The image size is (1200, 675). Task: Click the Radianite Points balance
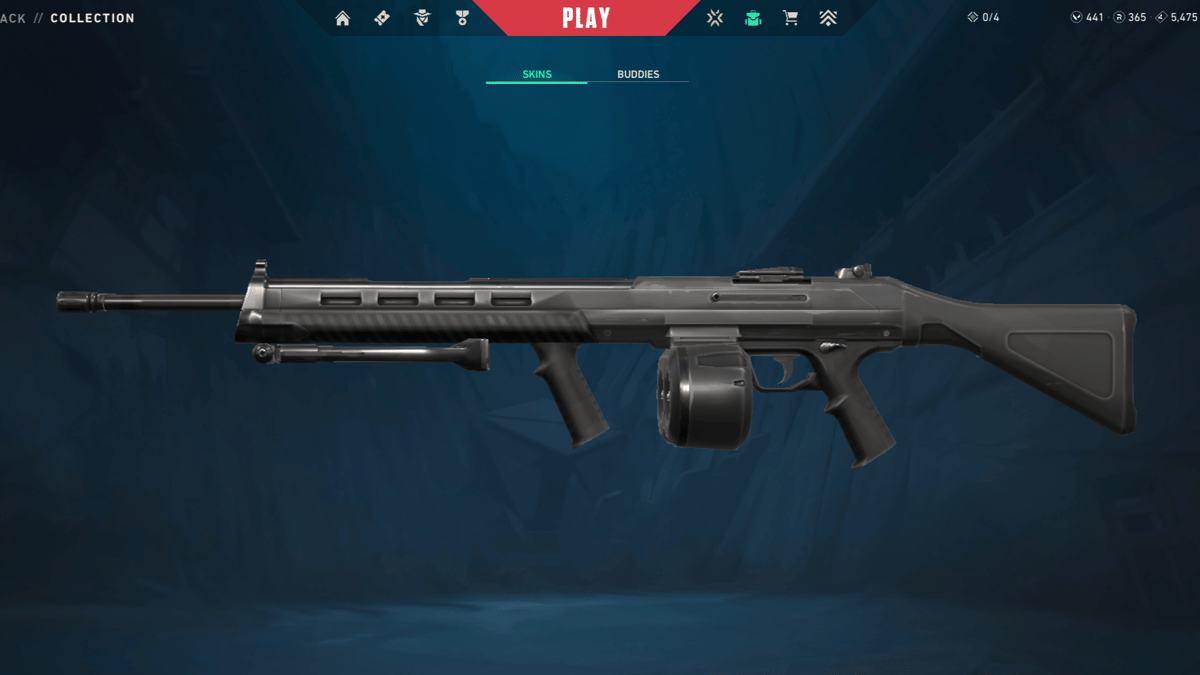pos(1130,18)
